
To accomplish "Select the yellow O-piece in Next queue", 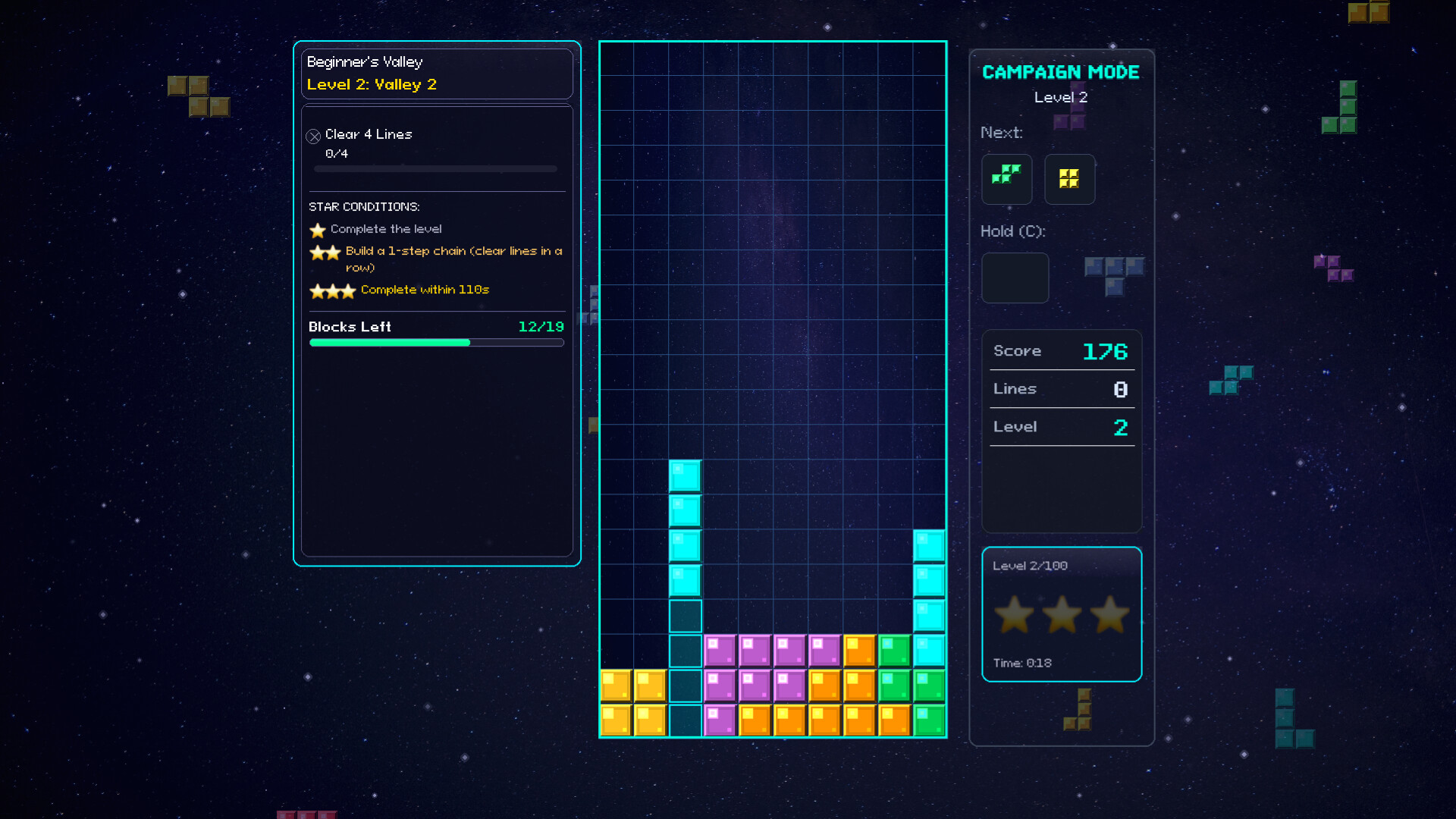I will click(1069, 179).
